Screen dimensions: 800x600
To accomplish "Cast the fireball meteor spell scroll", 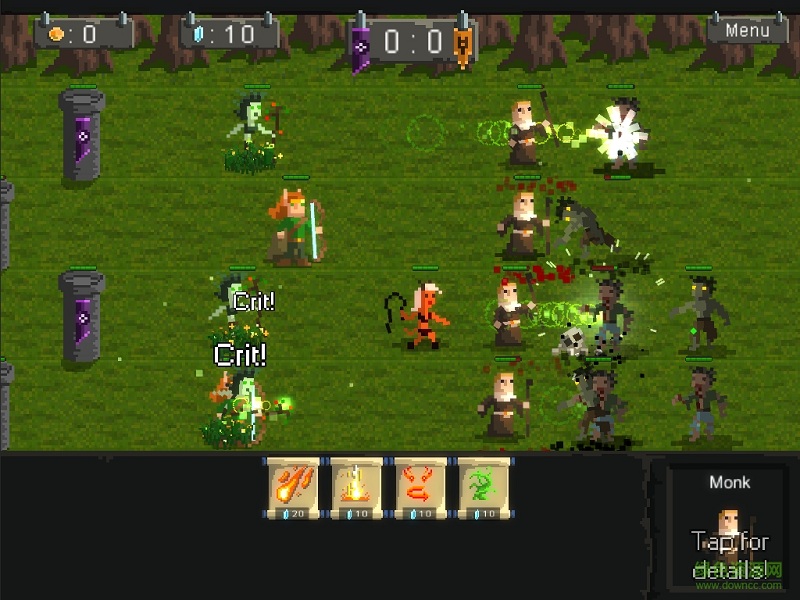I will click(293, 487).
